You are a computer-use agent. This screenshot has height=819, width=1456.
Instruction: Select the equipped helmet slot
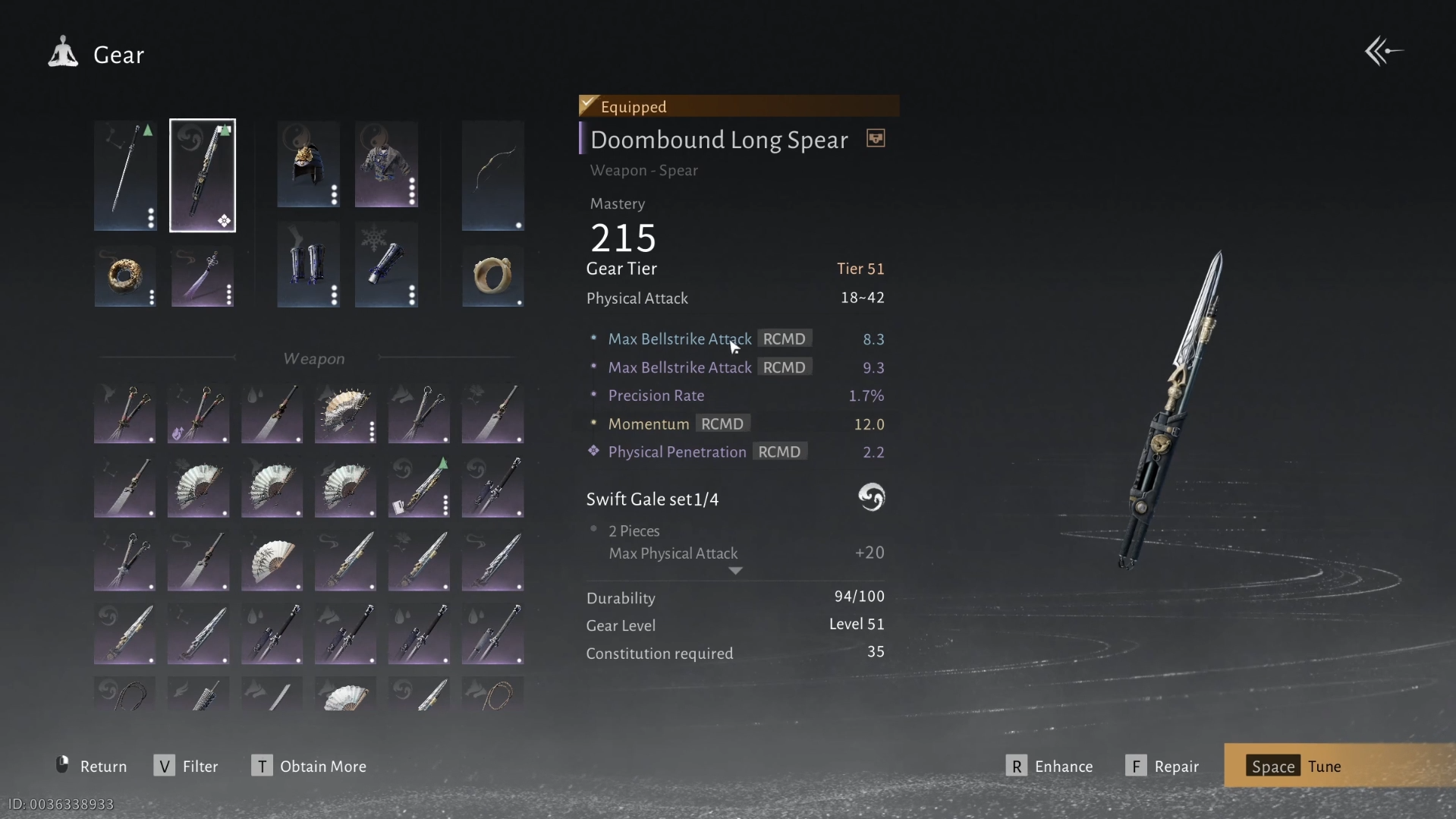coord(308,164)
